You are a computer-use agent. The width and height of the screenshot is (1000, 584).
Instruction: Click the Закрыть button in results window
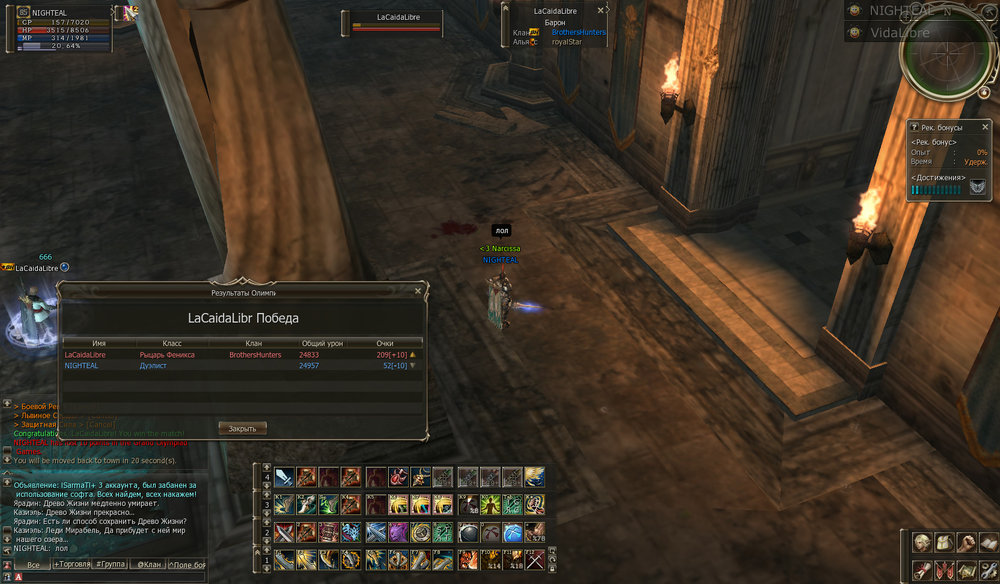(x=242, y=428)
